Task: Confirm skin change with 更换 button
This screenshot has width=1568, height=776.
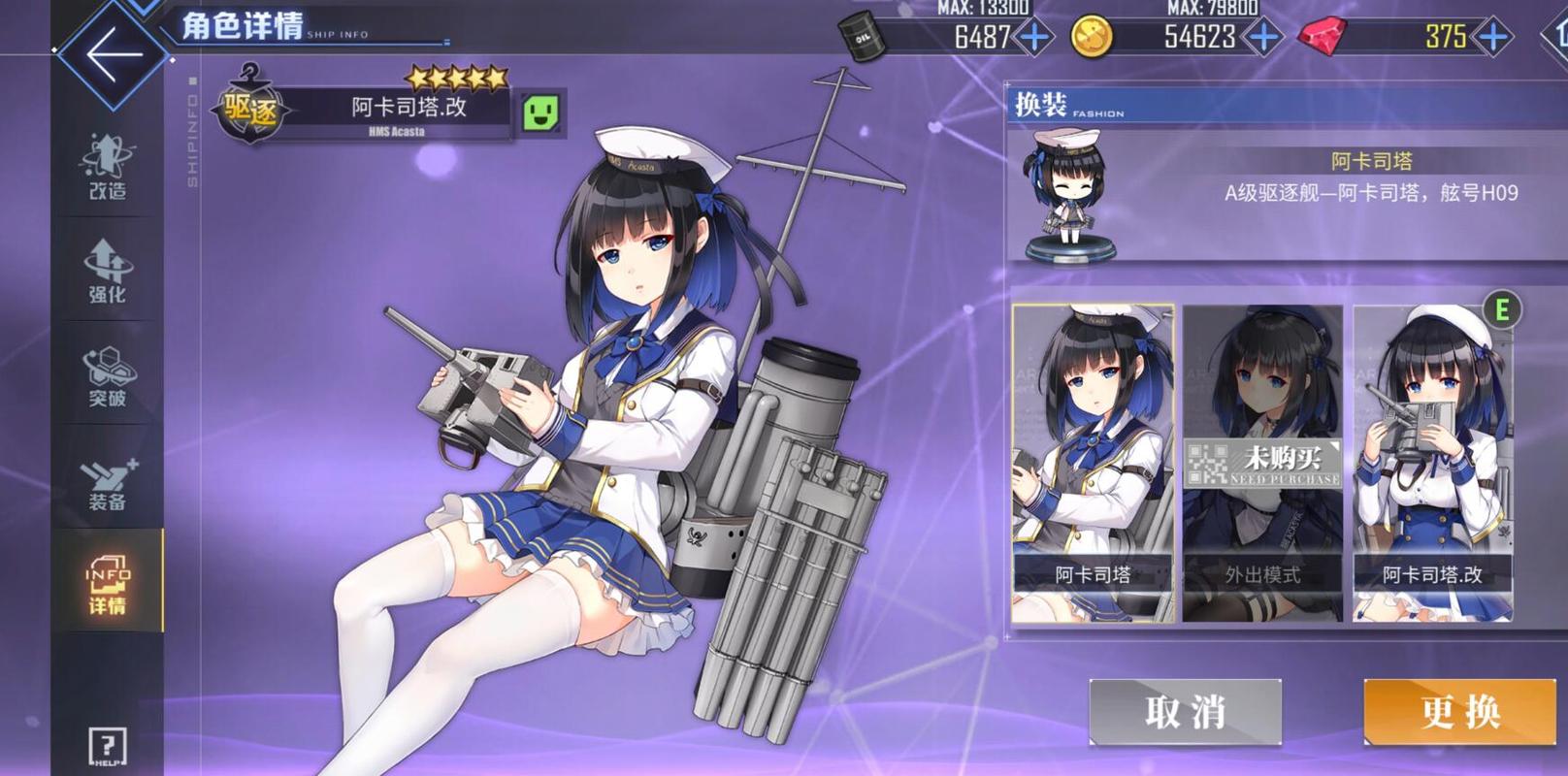Action: coord(1460,712)
